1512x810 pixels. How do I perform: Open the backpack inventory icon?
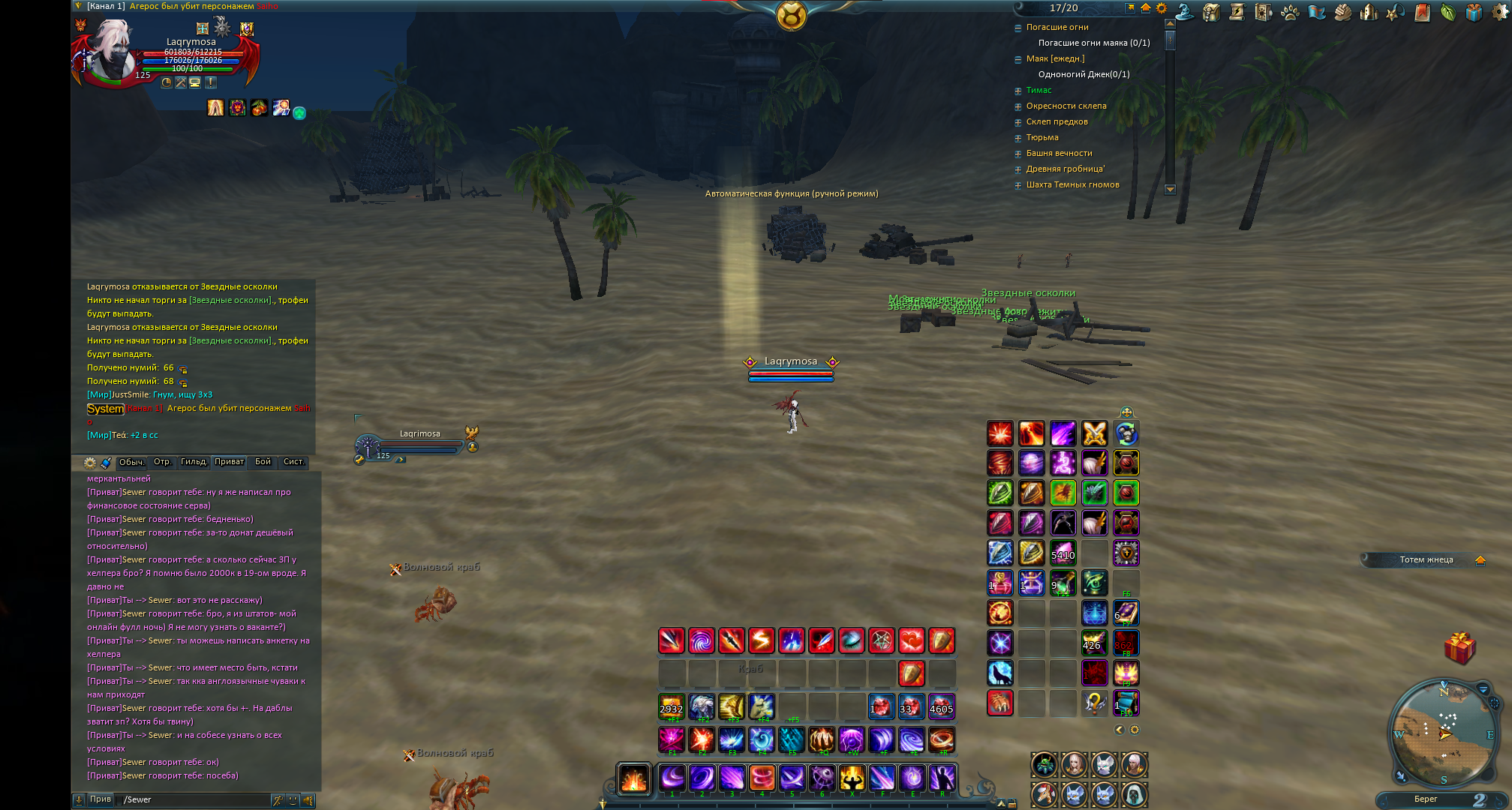tap(1210, 12)
